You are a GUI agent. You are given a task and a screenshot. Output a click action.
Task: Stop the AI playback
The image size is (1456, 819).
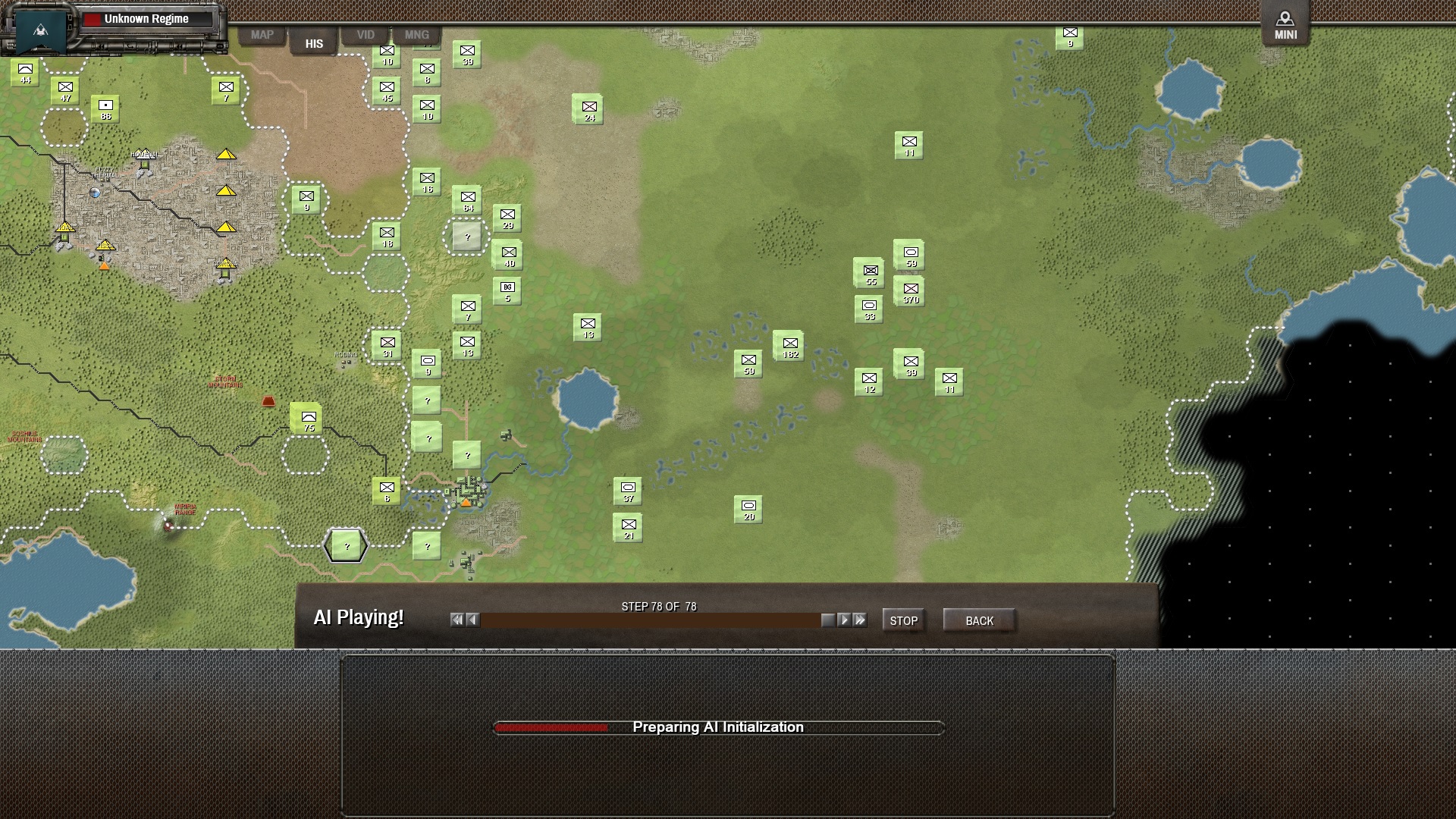coord(903,620)
